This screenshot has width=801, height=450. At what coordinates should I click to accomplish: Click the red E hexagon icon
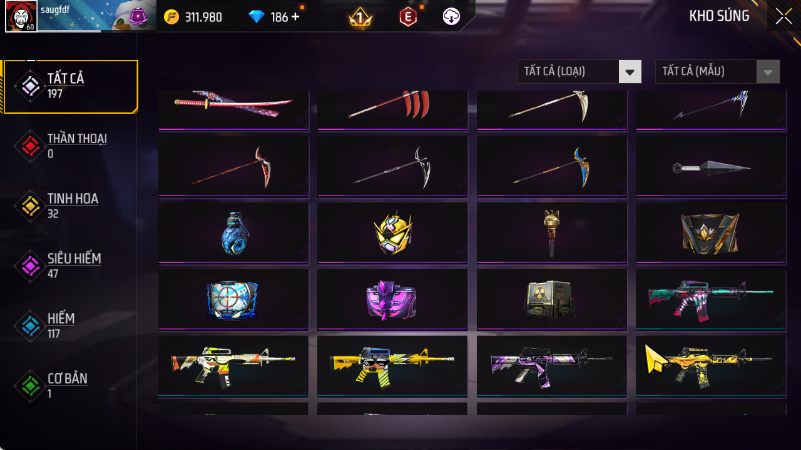[407, 17]
